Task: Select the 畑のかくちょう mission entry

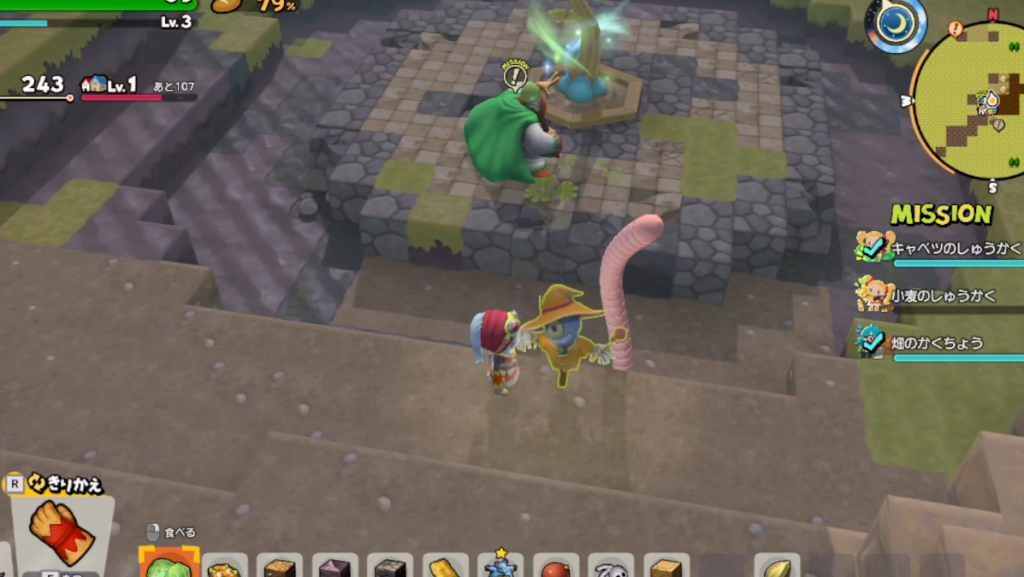Action: tap(935, 342)
